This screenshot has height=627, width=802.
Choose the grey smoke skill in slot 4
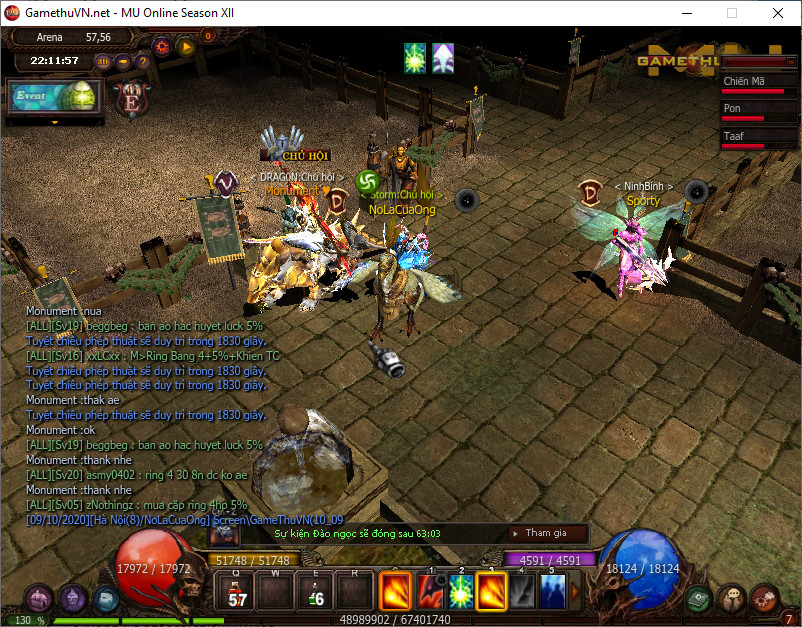(522, 590)
